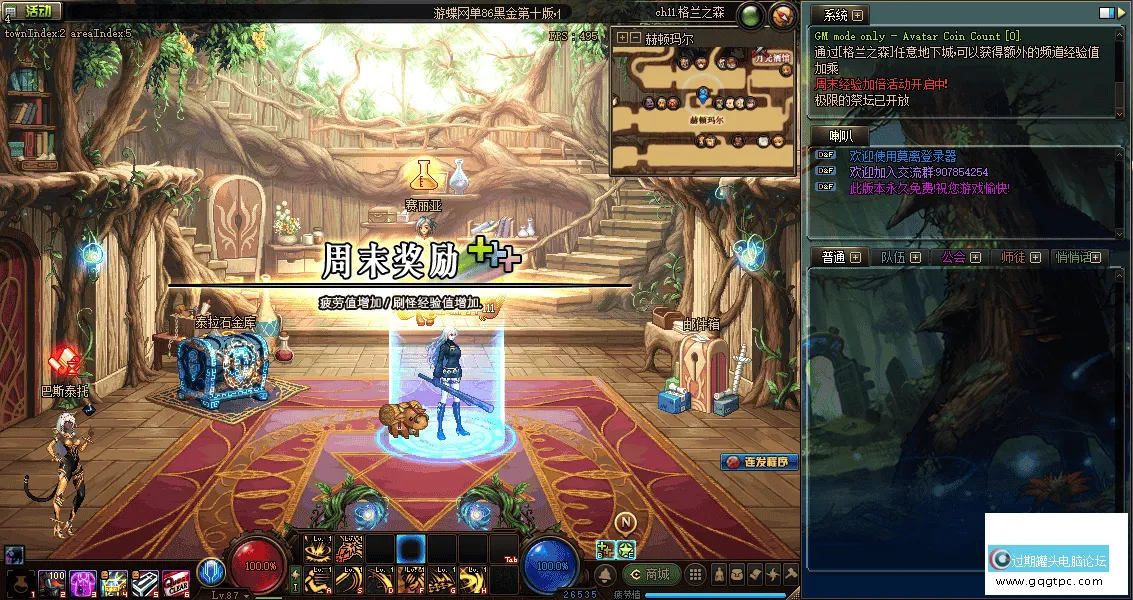
Task: Select the 公会 guild chat tab
Action: pyautogui.click(x=953, y=257)
